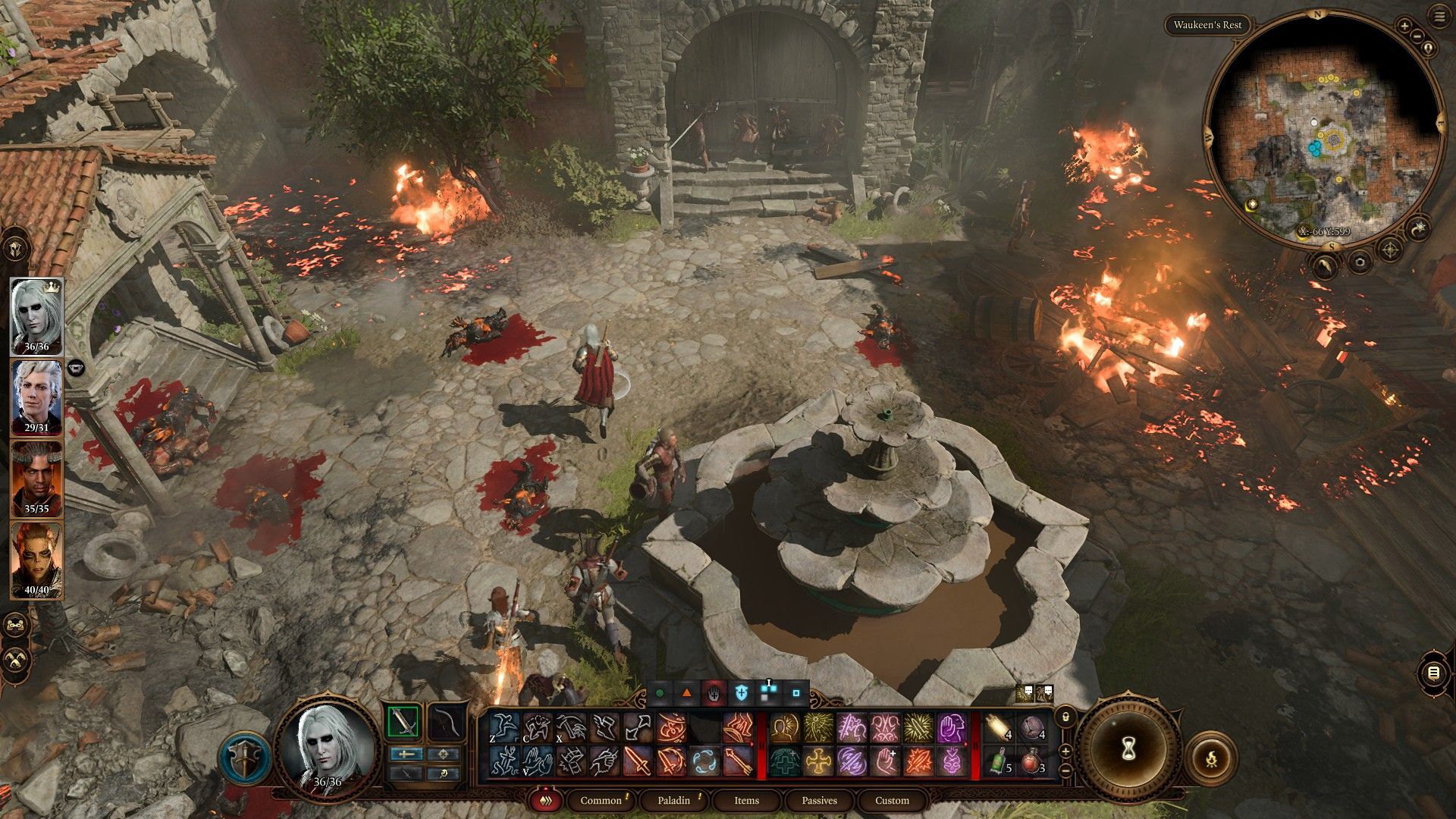The image size is (1456, 819).
Task: Open the Paladin actions tab
Action: (673, 800)
